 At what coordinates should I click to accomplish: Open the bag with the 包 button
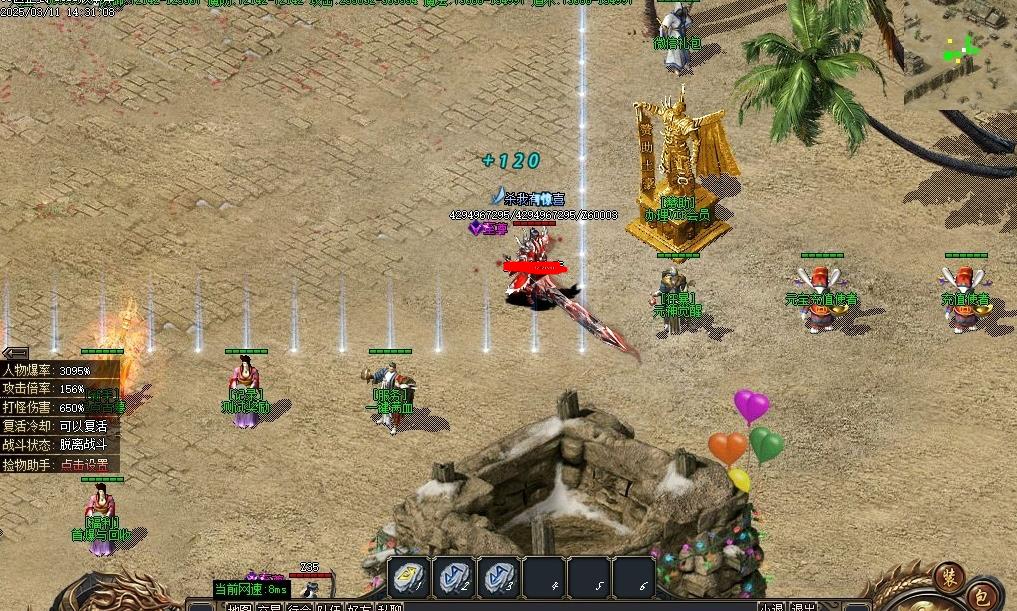click(x=983, y=592)
